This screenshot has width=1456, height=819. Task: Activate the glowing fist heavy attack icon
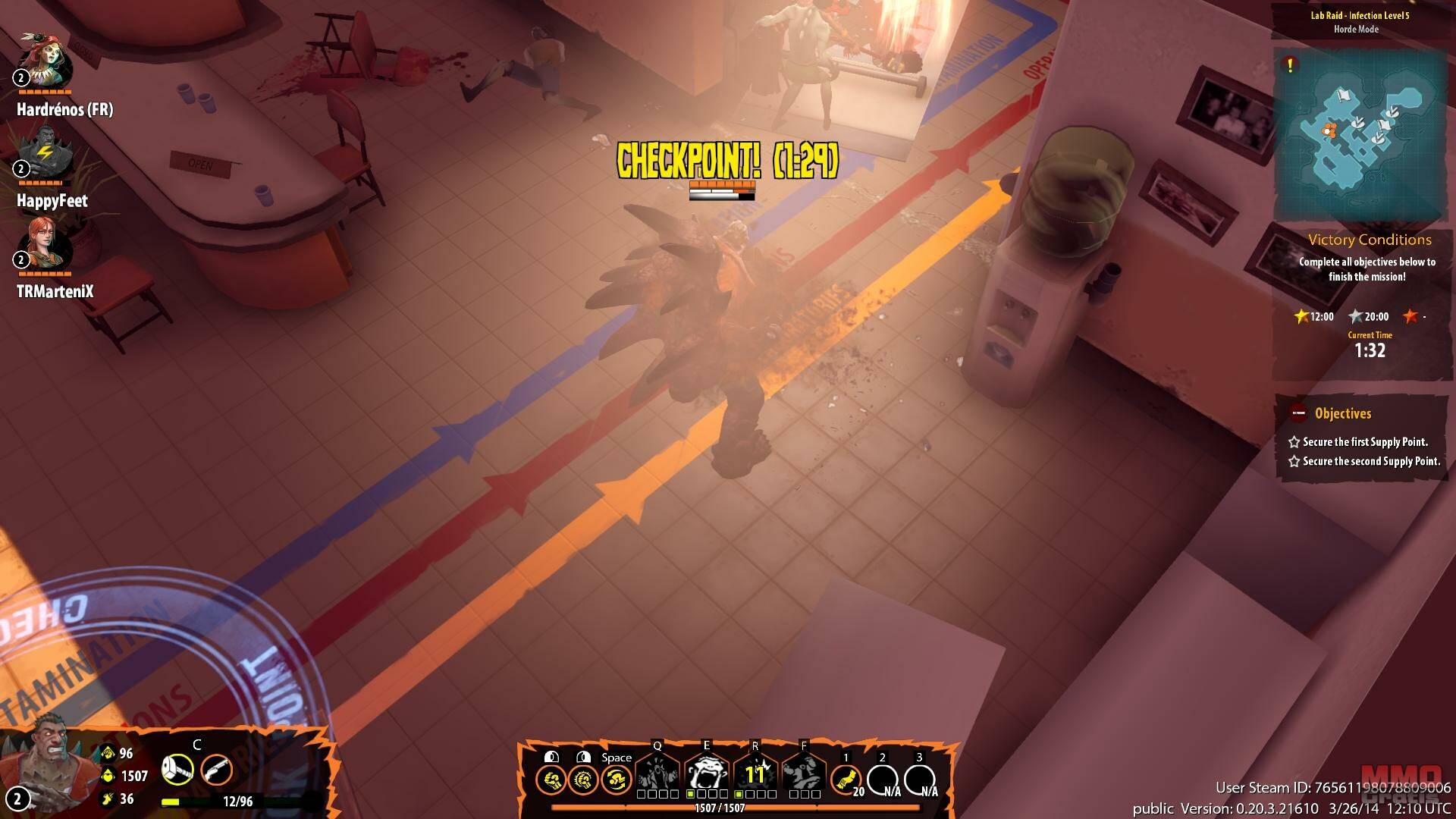click(x=583, y=780)
